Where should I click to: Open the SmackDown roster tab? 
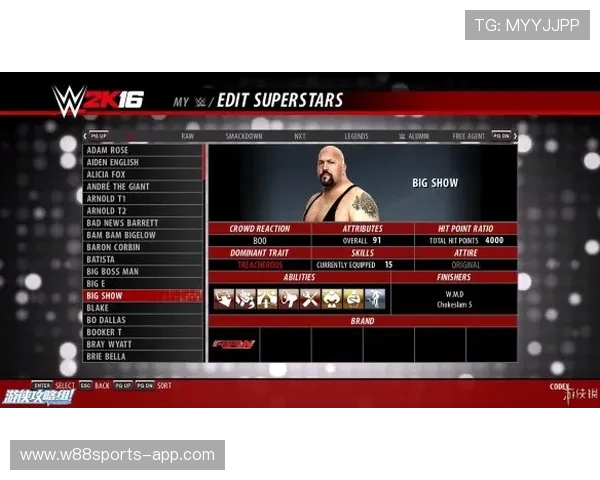[x=244, y=136]
